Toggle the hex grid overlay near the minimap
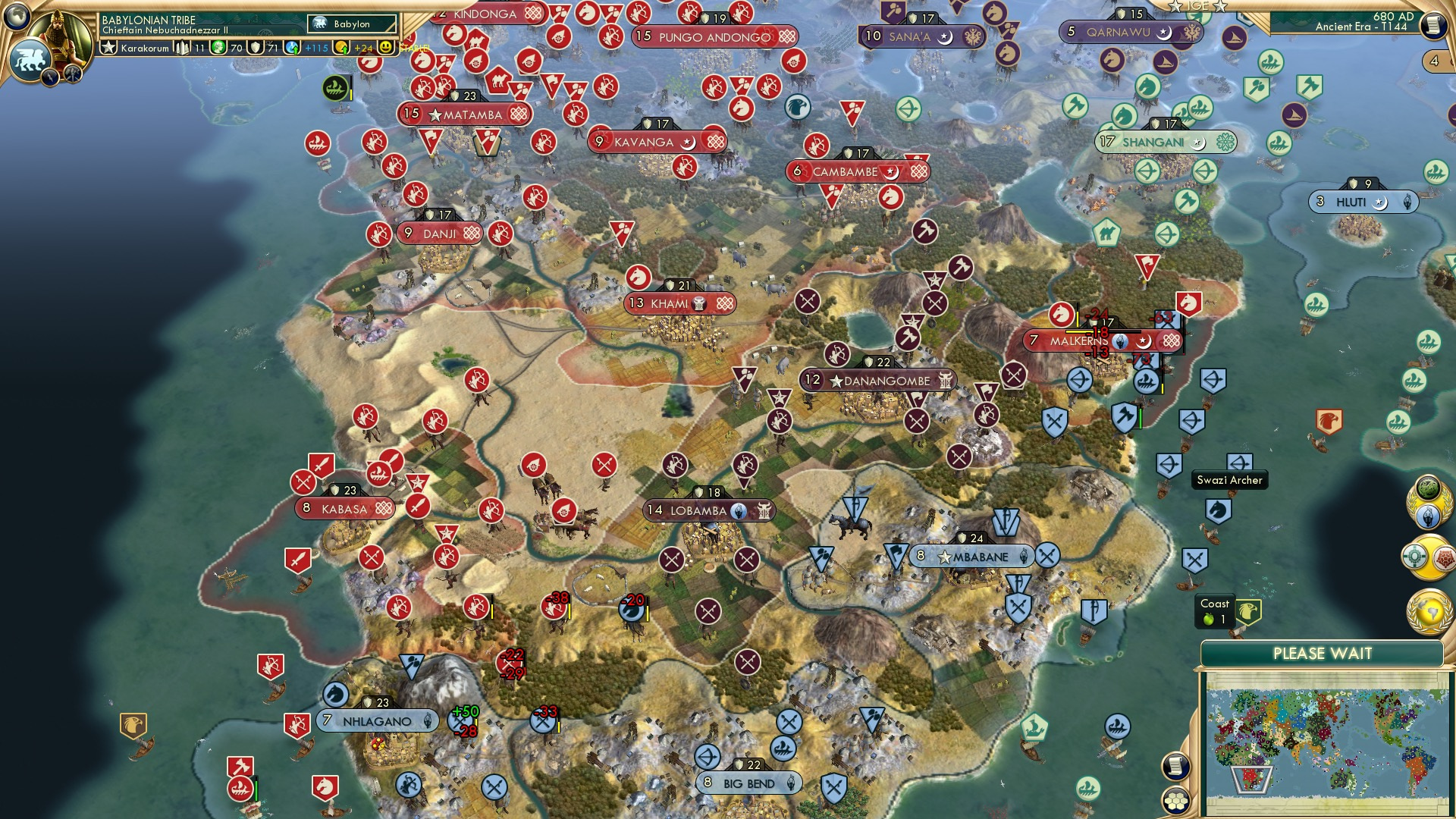Viewport: 1456px width, 819px height. pos(1175,801)
